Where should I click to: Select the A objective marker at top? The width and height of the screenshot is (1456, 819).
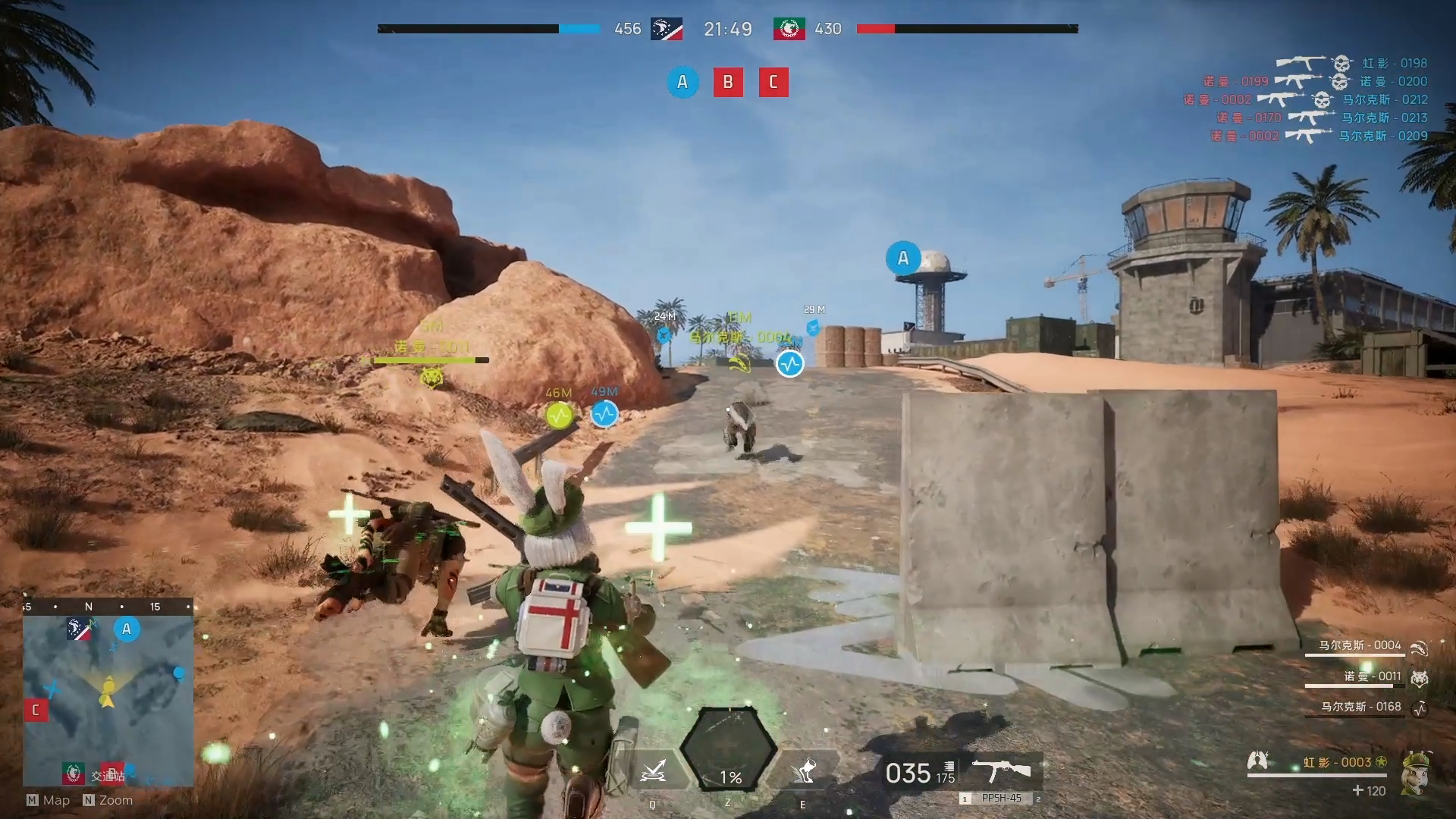coord(682,82)
